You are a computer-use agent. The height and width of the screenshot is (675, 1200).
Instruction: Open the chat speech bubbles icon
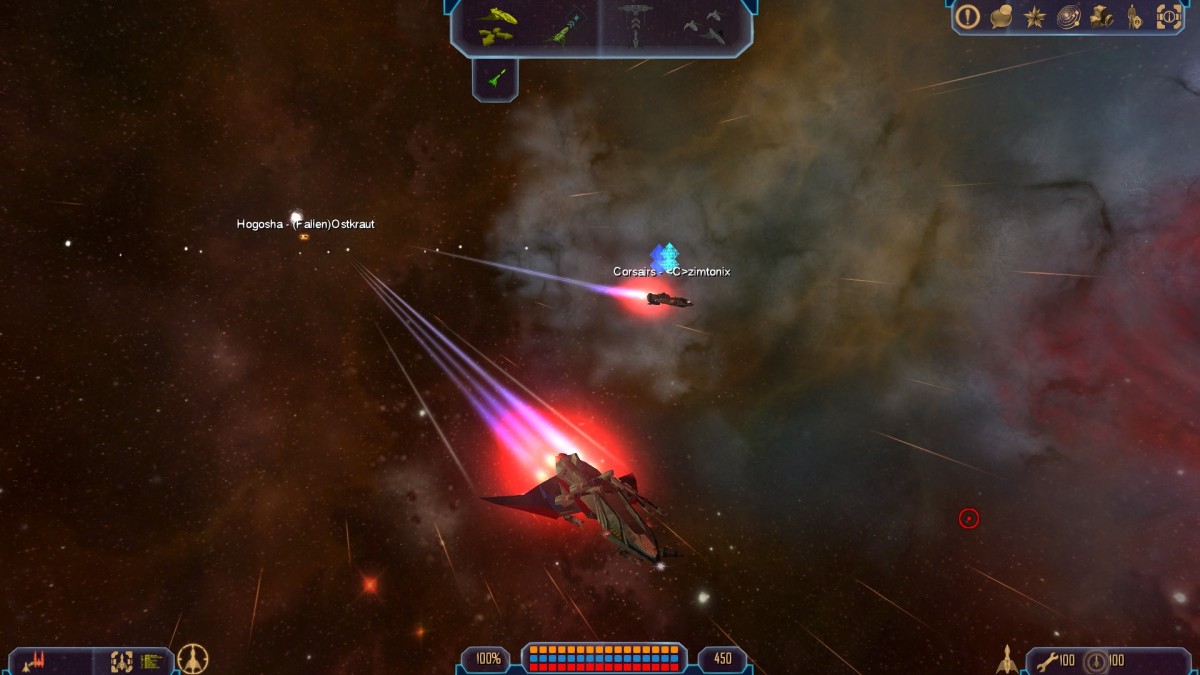[x=1001, y=16]
